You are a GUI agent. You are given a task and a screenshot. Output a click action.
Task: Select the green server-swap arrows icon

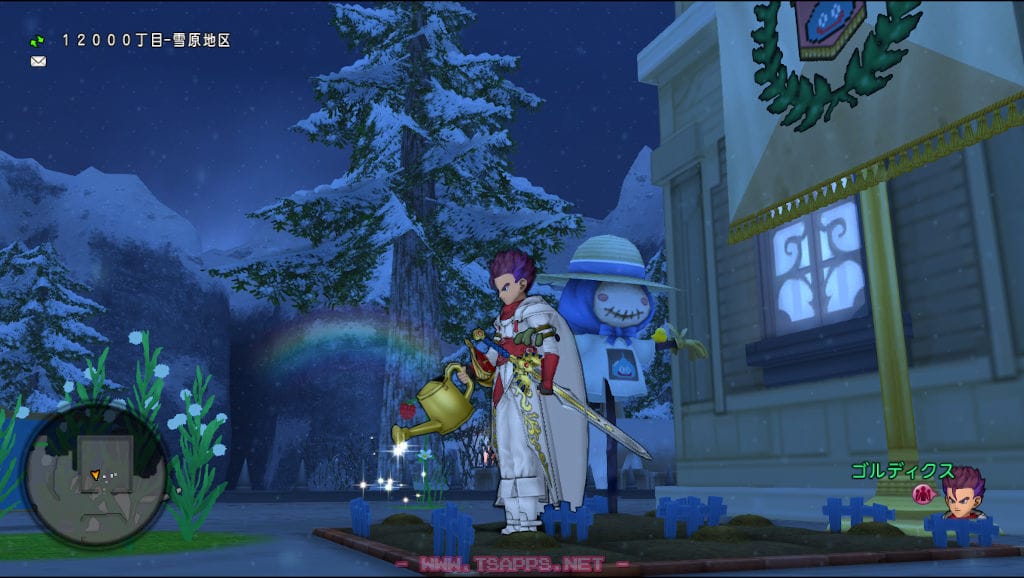(x=37, y=41)
